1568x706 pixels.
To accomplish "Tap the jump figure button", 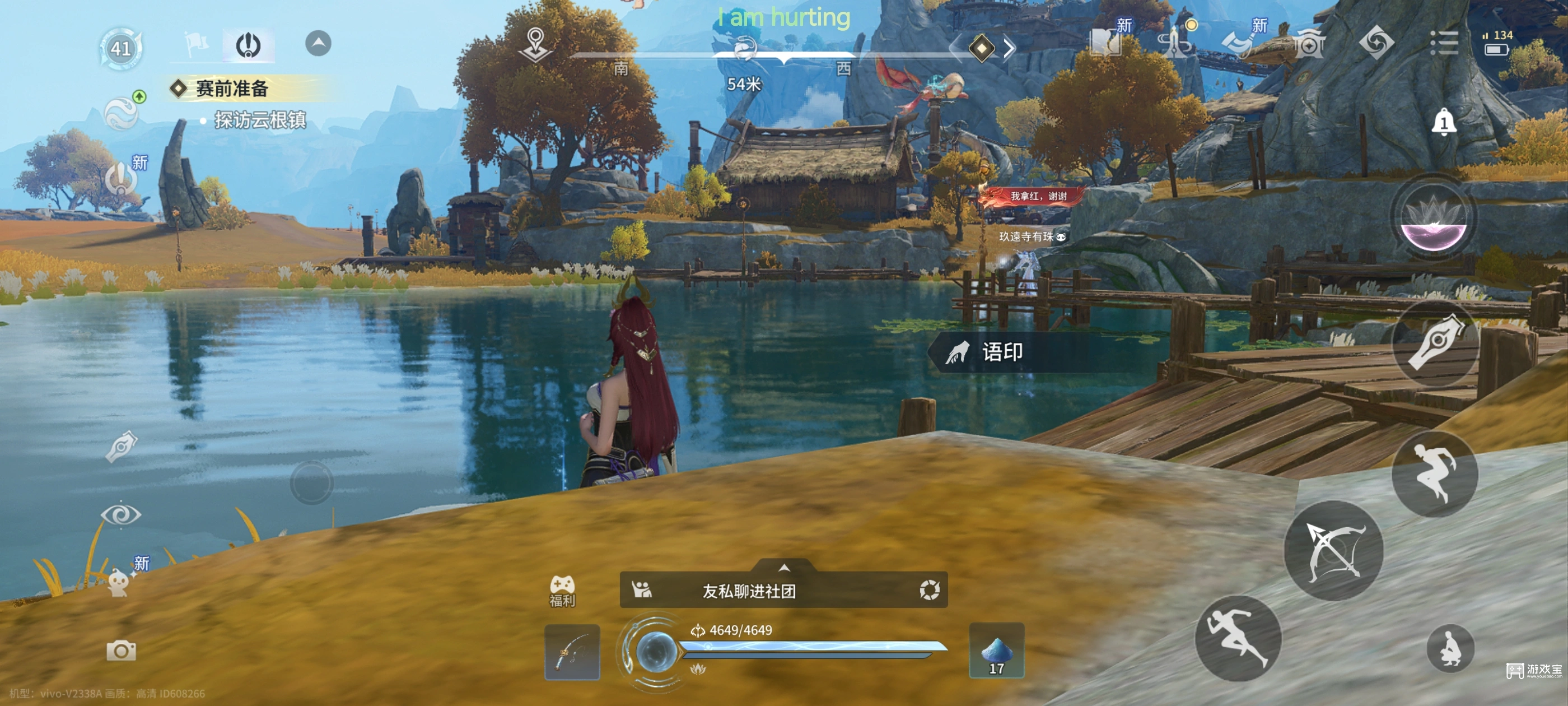I will point(1435,473).
